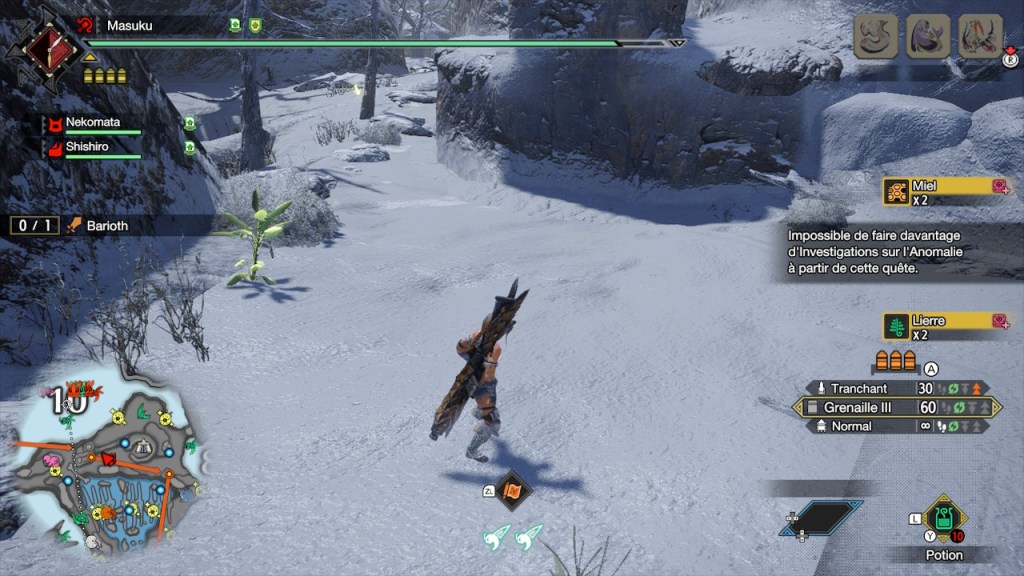Select party member Nekomata

click(92, 123)
